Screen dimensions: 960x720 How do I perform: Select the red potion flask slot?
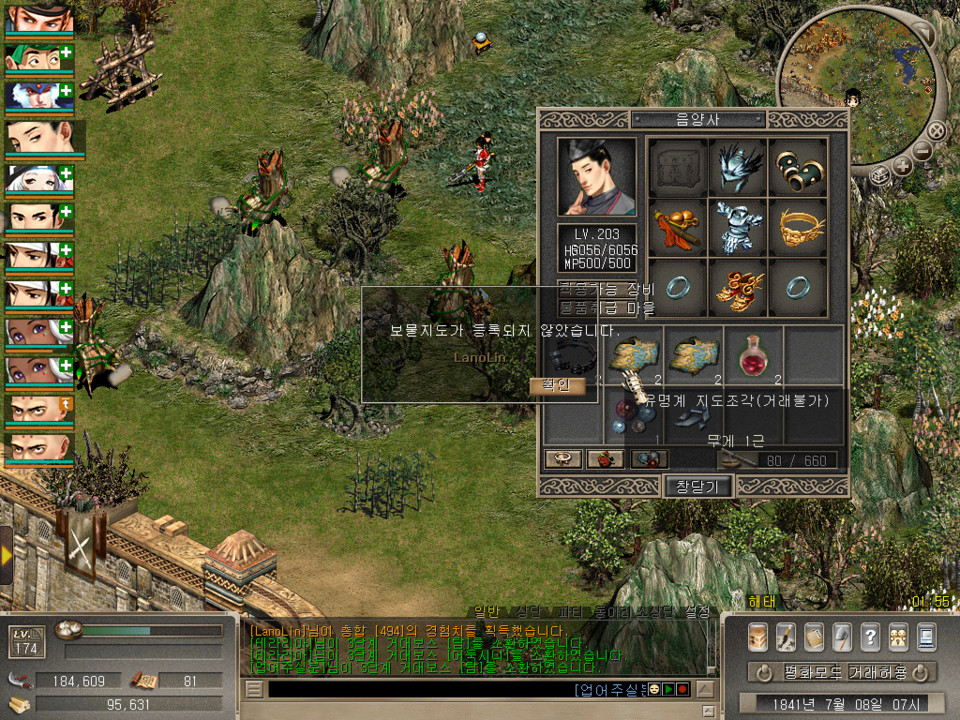click(755, 354)
